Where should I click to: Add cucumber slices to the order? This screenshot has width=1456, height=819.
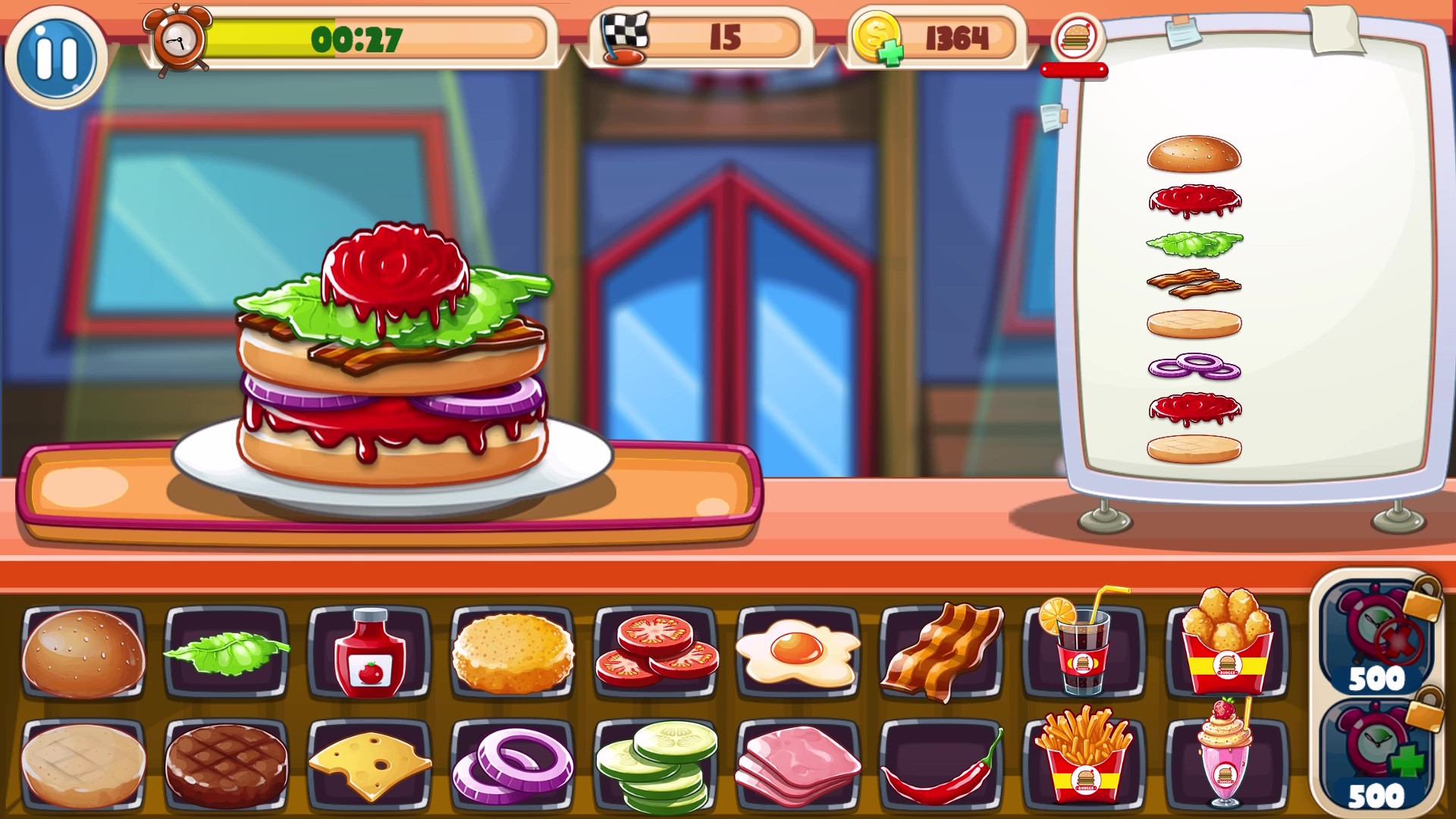coord(654,764)
